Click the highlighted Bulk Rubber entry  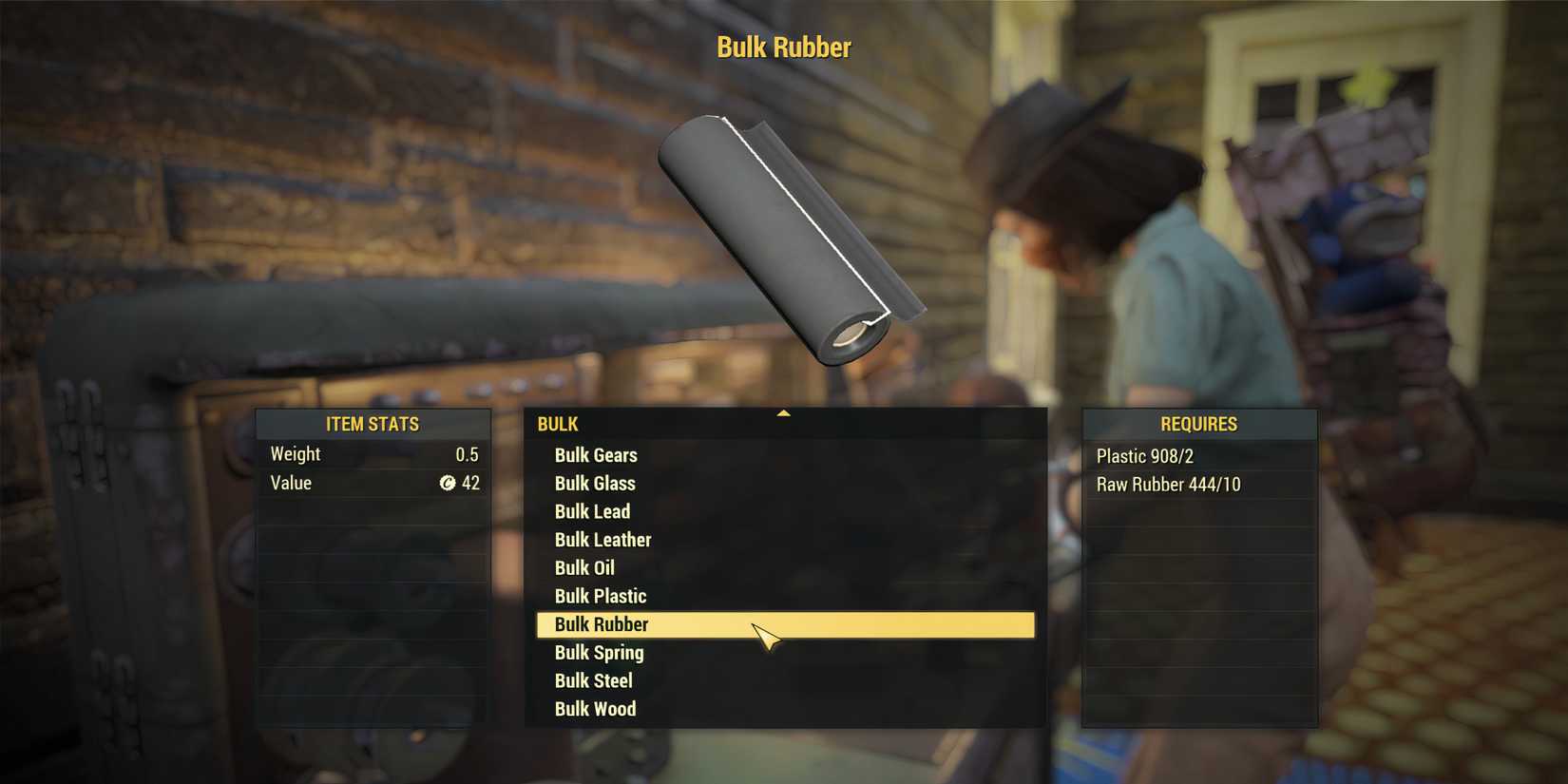(601, 624)
